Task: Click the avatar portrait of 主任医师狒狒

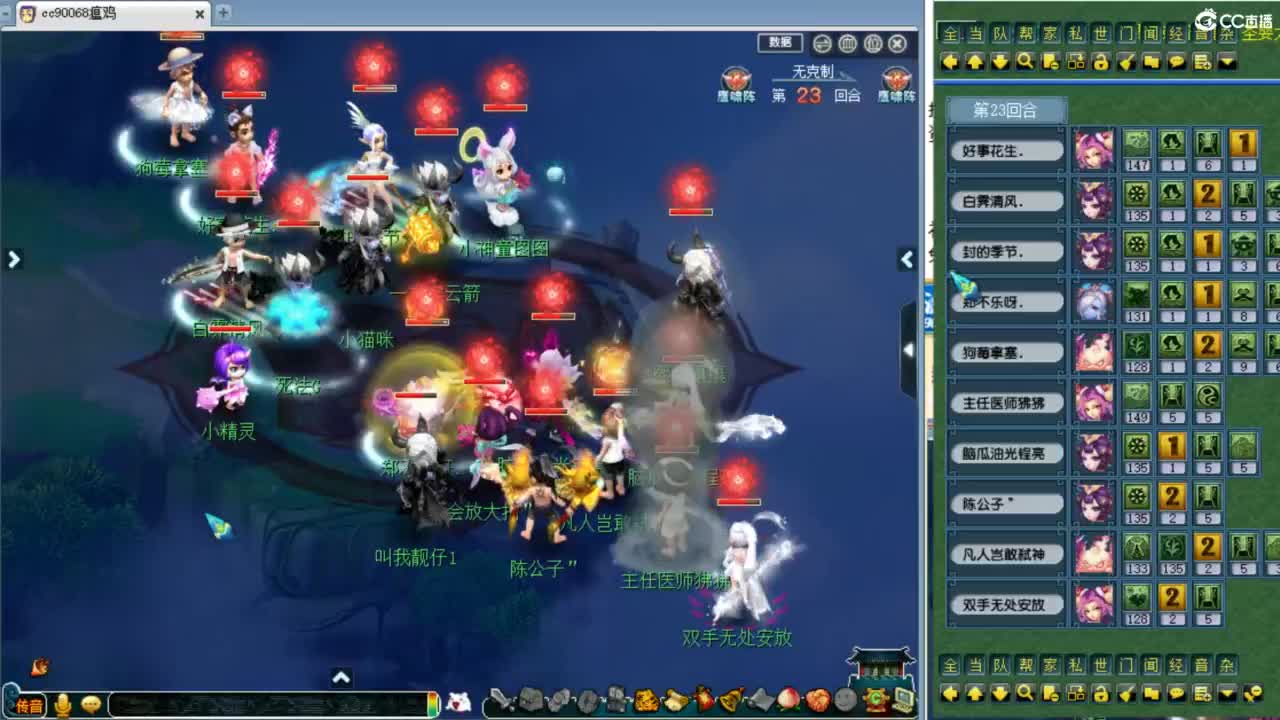Action: (1093, 405)
